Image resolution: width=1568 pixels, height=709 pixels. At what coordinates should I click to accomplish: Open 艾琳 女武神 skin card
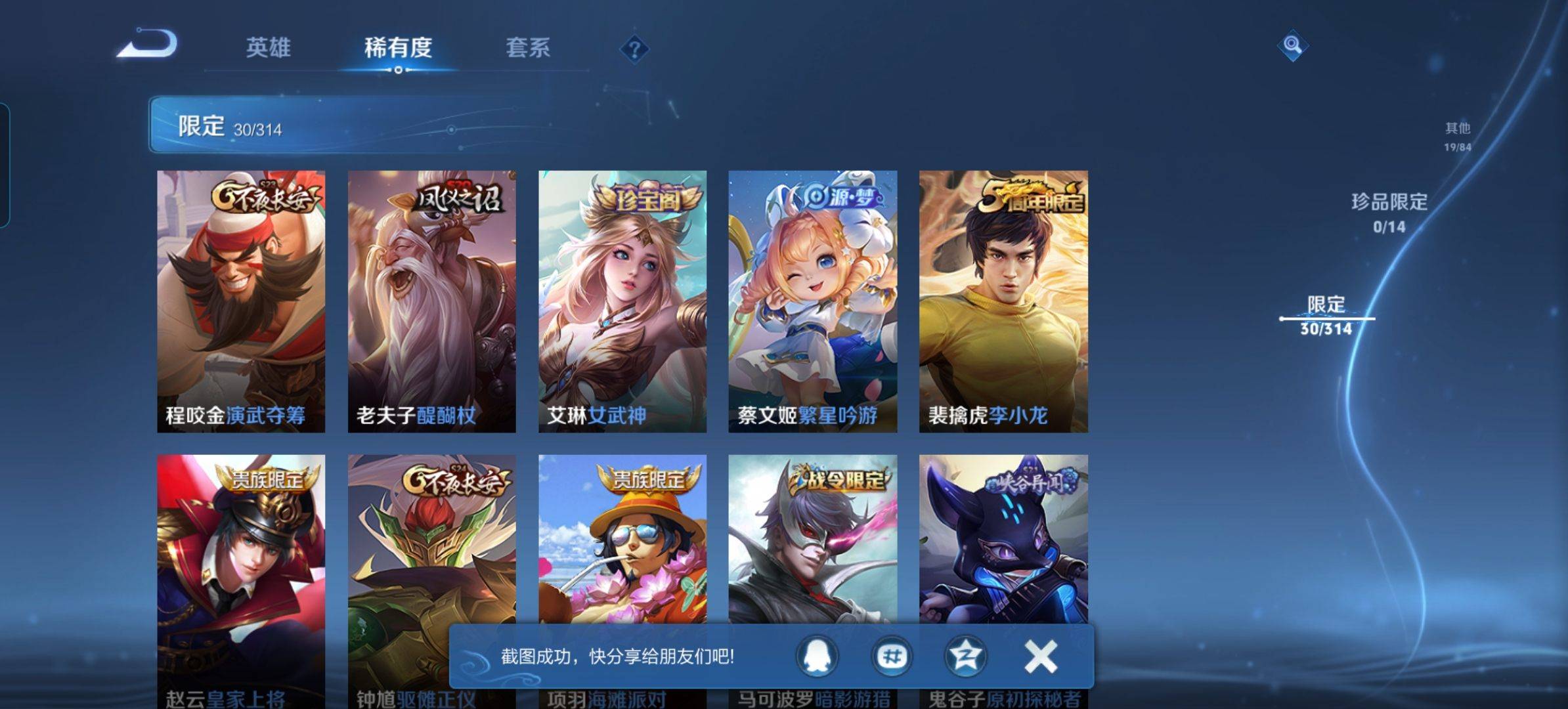(622, 301)
